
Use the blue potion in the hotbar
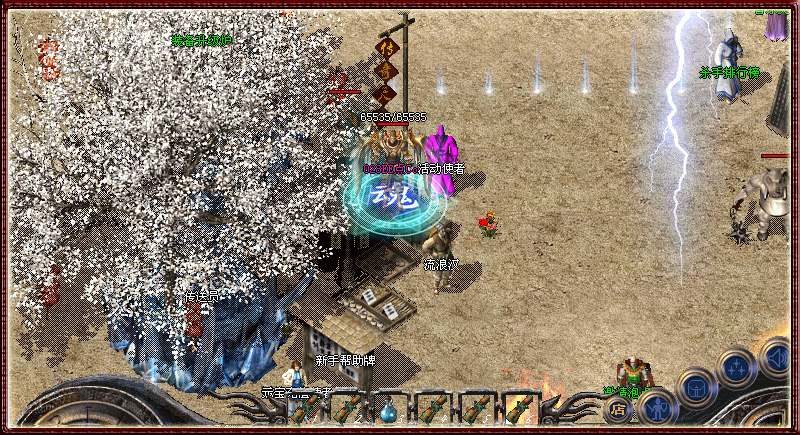(x=388, y=409)
